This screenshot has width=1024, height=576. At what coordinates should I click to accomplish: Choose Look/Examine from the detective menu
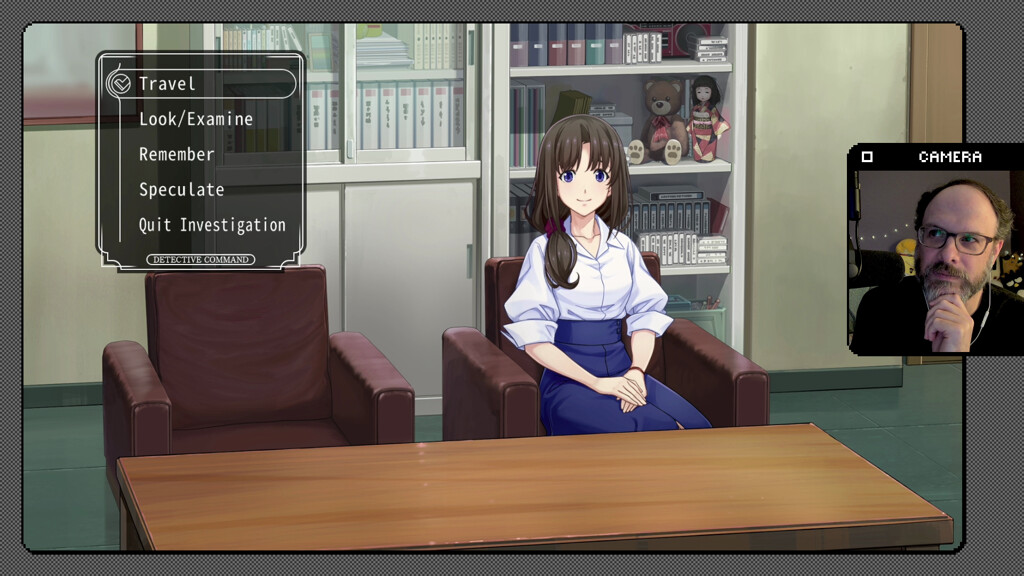(196, 119)
